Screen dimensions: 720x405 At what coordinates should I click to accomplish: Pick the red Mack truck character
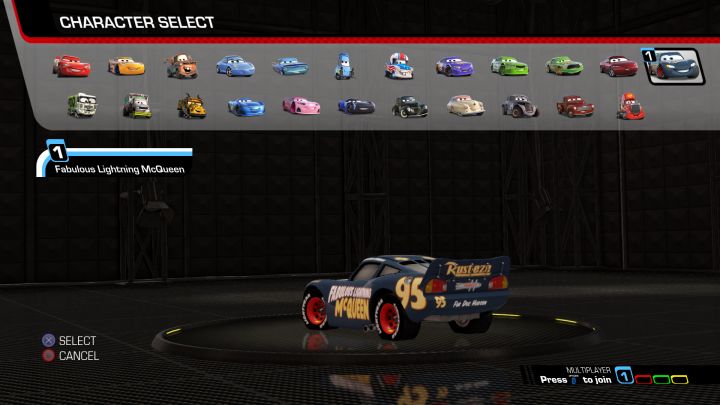[630, 105]
